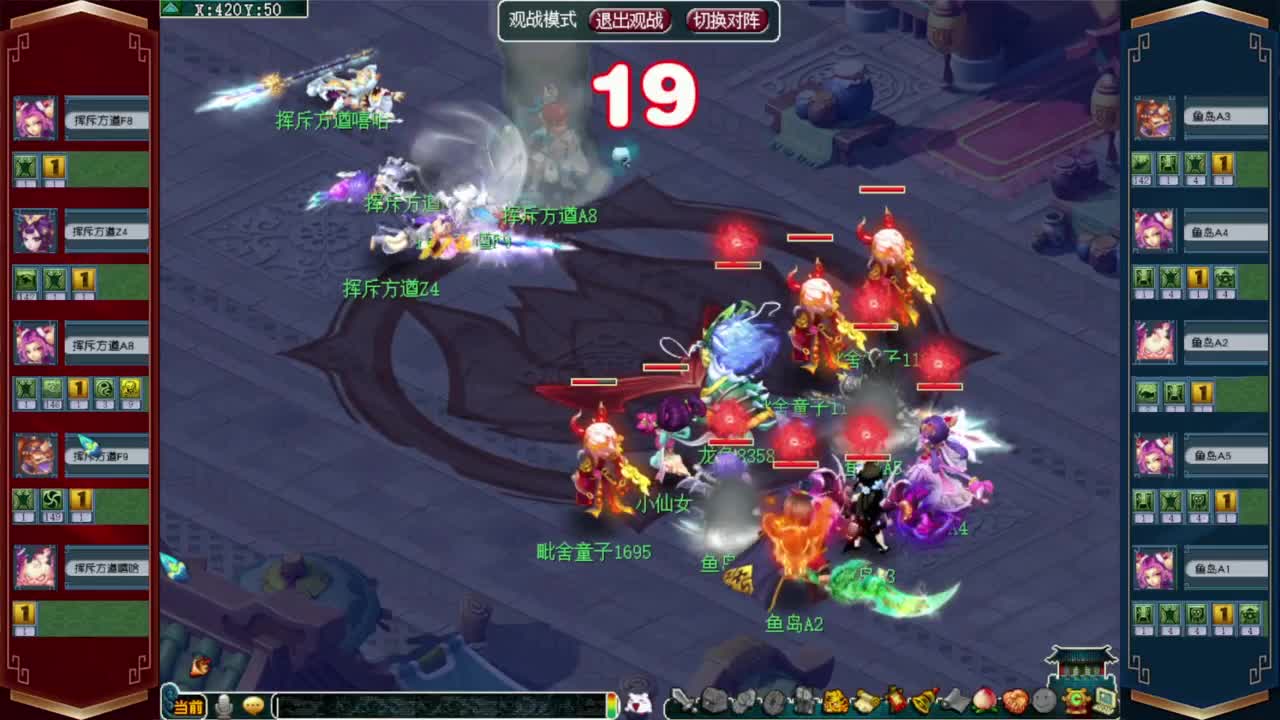Toggle the emoji panel beside the chat input
This screenshot has height=720, width=1280.
252,703
